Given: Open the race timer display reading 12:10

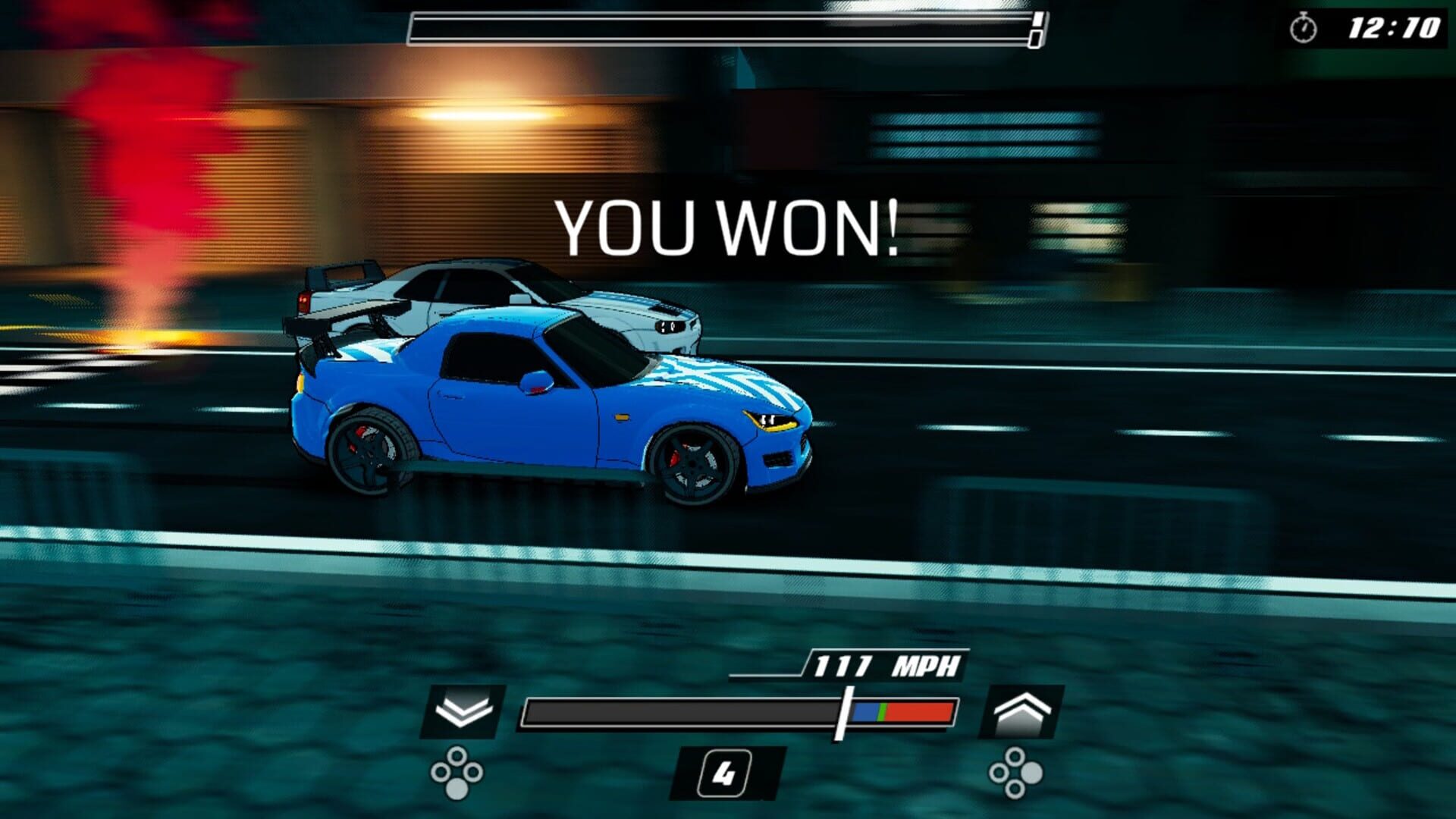Looking at the screenshot, I should click(x=1395, y=25).
